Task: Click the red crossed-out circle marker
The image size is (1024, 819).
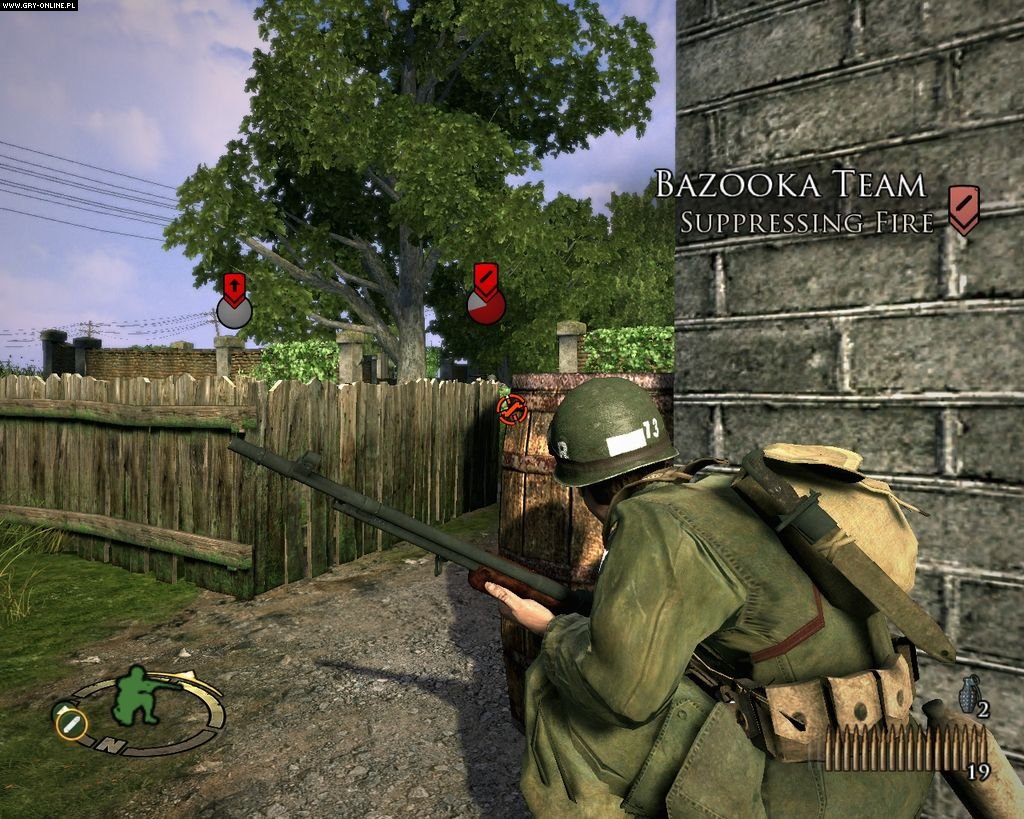Action: (x=512, y=408)
